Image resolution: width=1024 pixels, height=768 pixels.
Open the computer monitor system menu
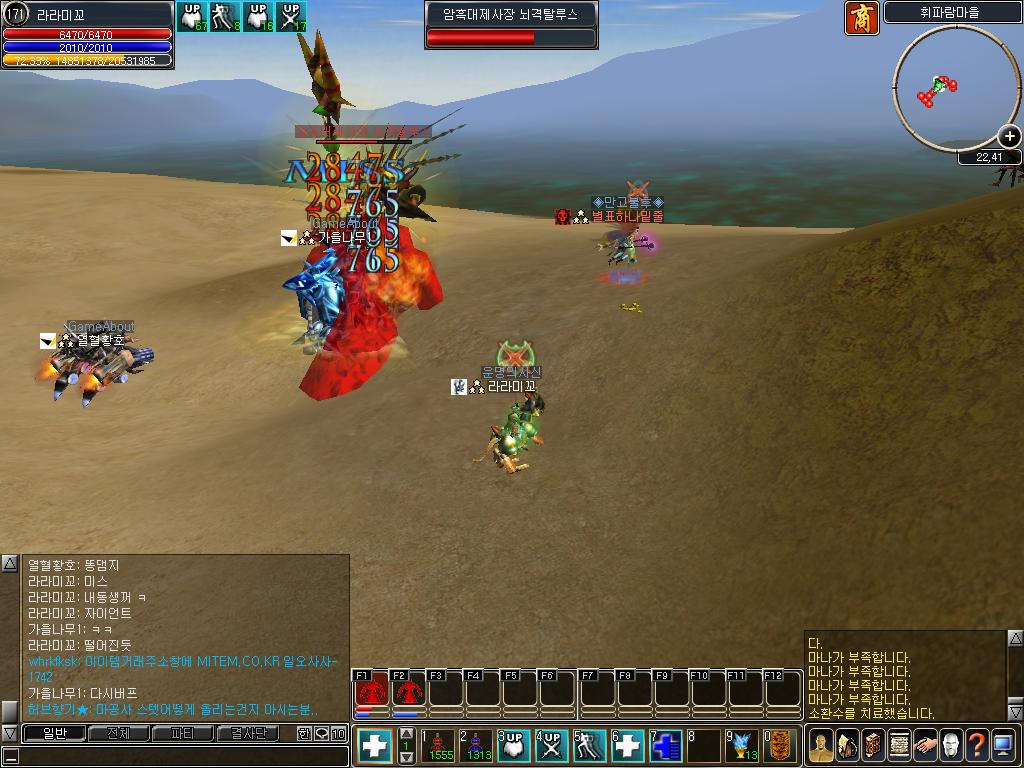tap(1003, 746)
